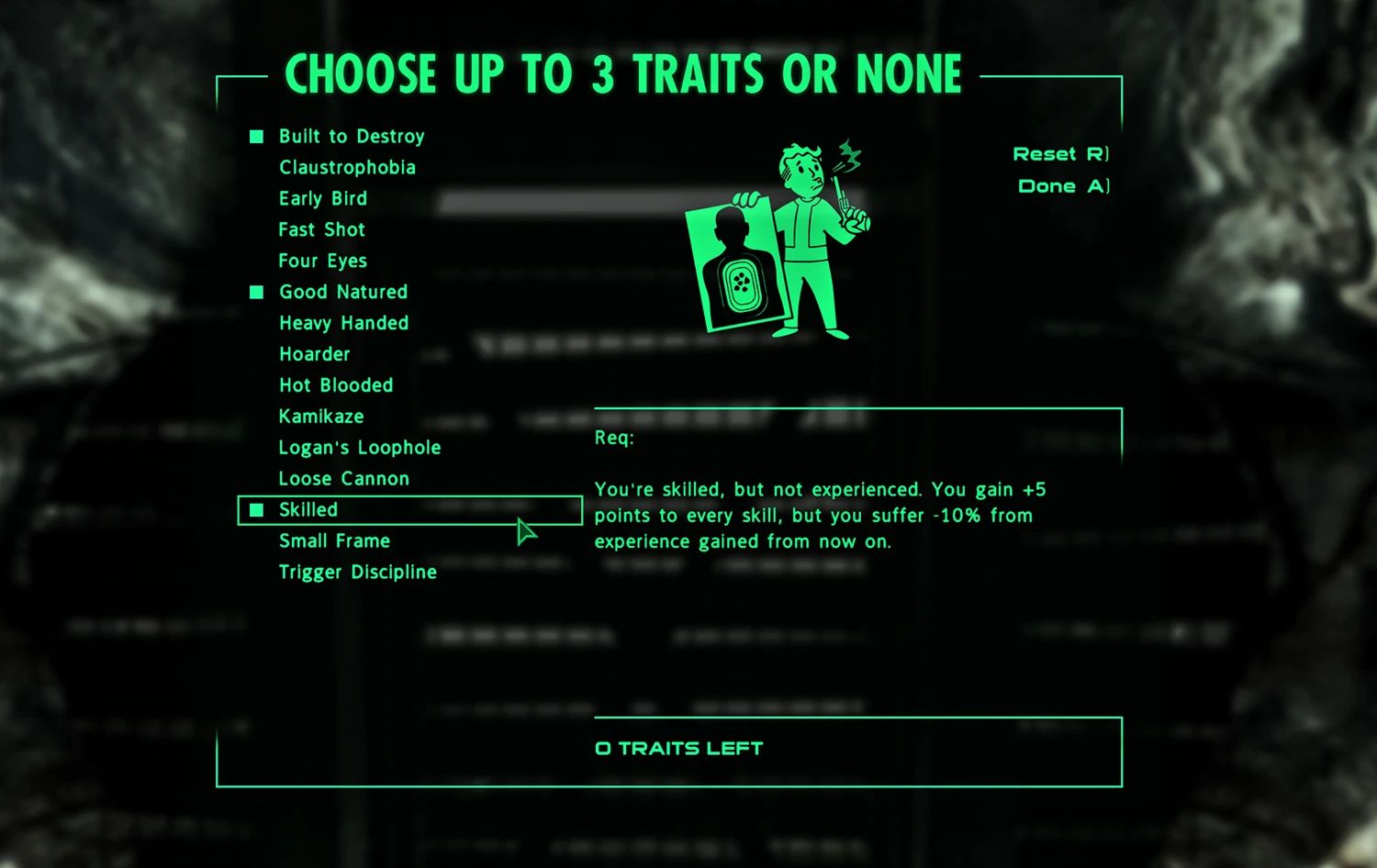Select the Four Eyes trait
The height and width of the screenshot is (868, 1377).
pyautogui.click(x=322, y=261)
